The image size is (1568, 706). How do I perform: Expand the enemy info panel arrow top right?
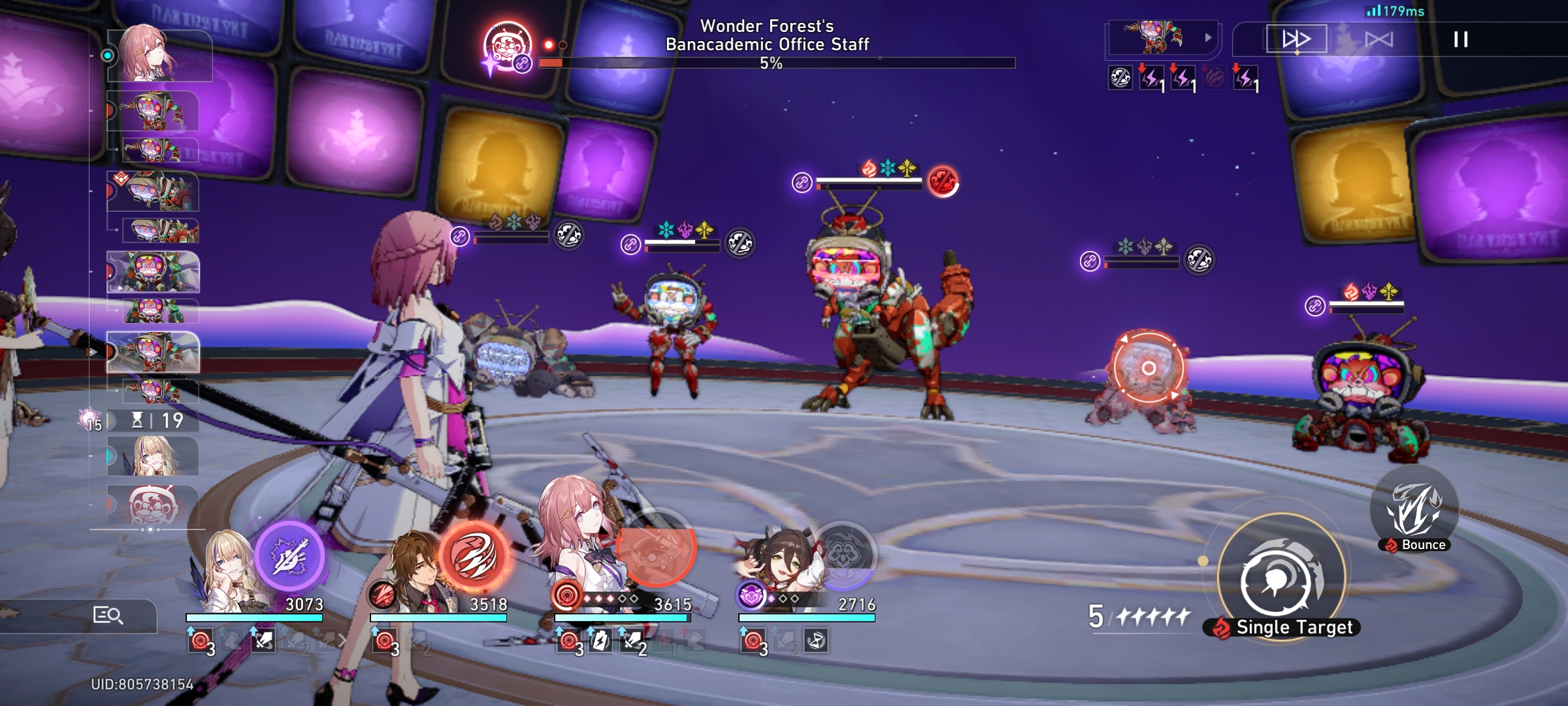1209,37
